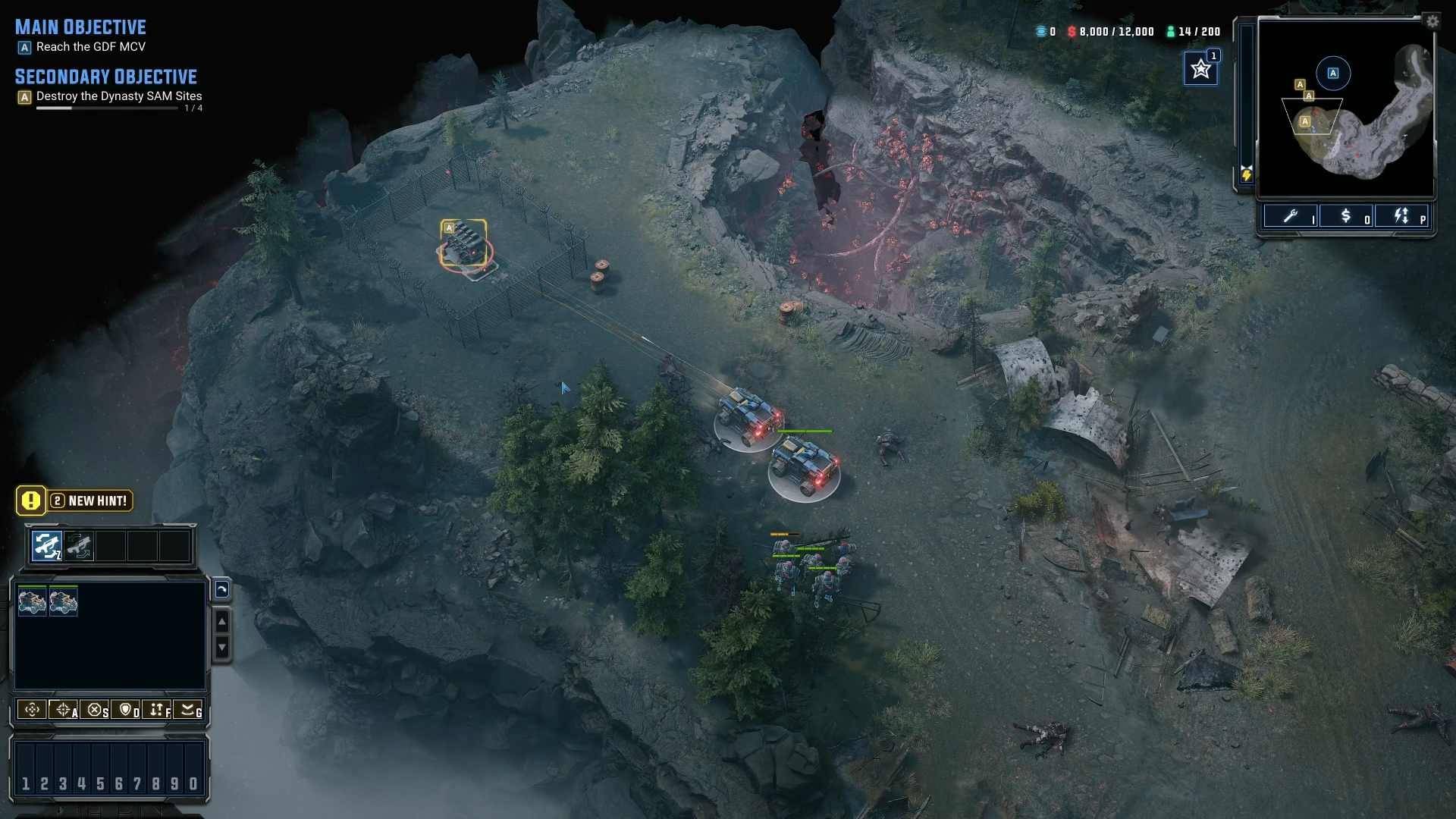The height and width of the screenshot is (819, 1456).
Task: Click the Guard command icon marked G
Action: [188, 710]
